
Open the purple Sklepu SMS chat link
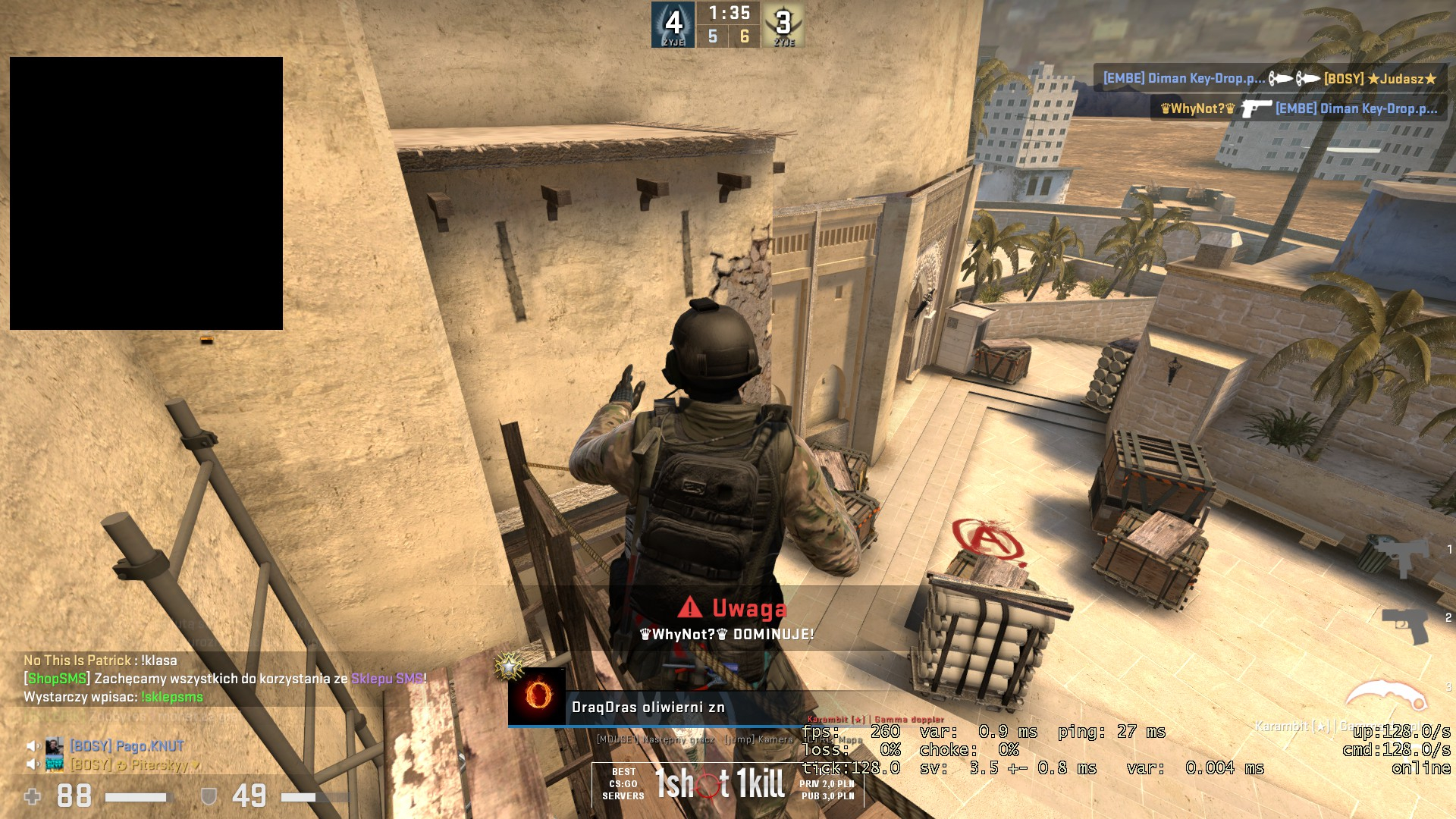(x=387, y=679)
